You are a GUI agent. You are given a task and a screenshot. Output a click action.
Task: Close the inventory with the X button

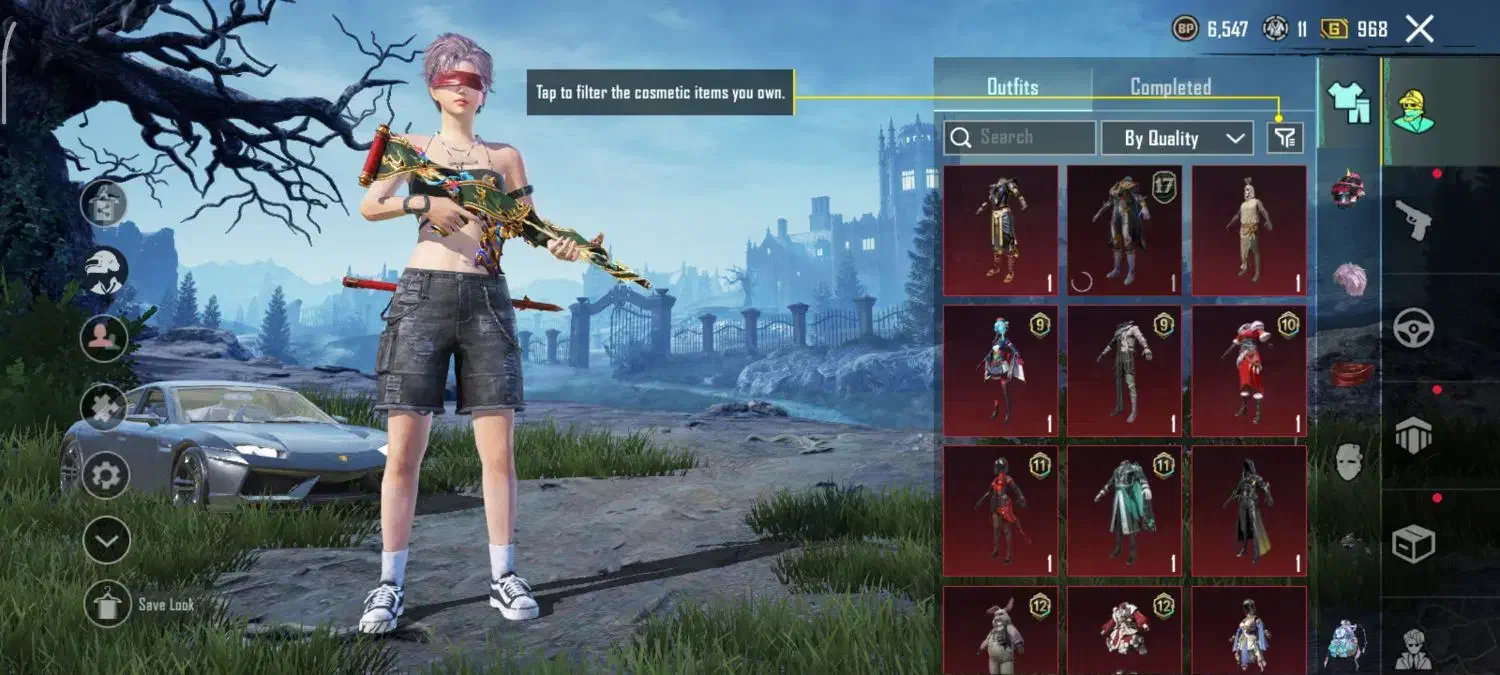(1420, 29)
